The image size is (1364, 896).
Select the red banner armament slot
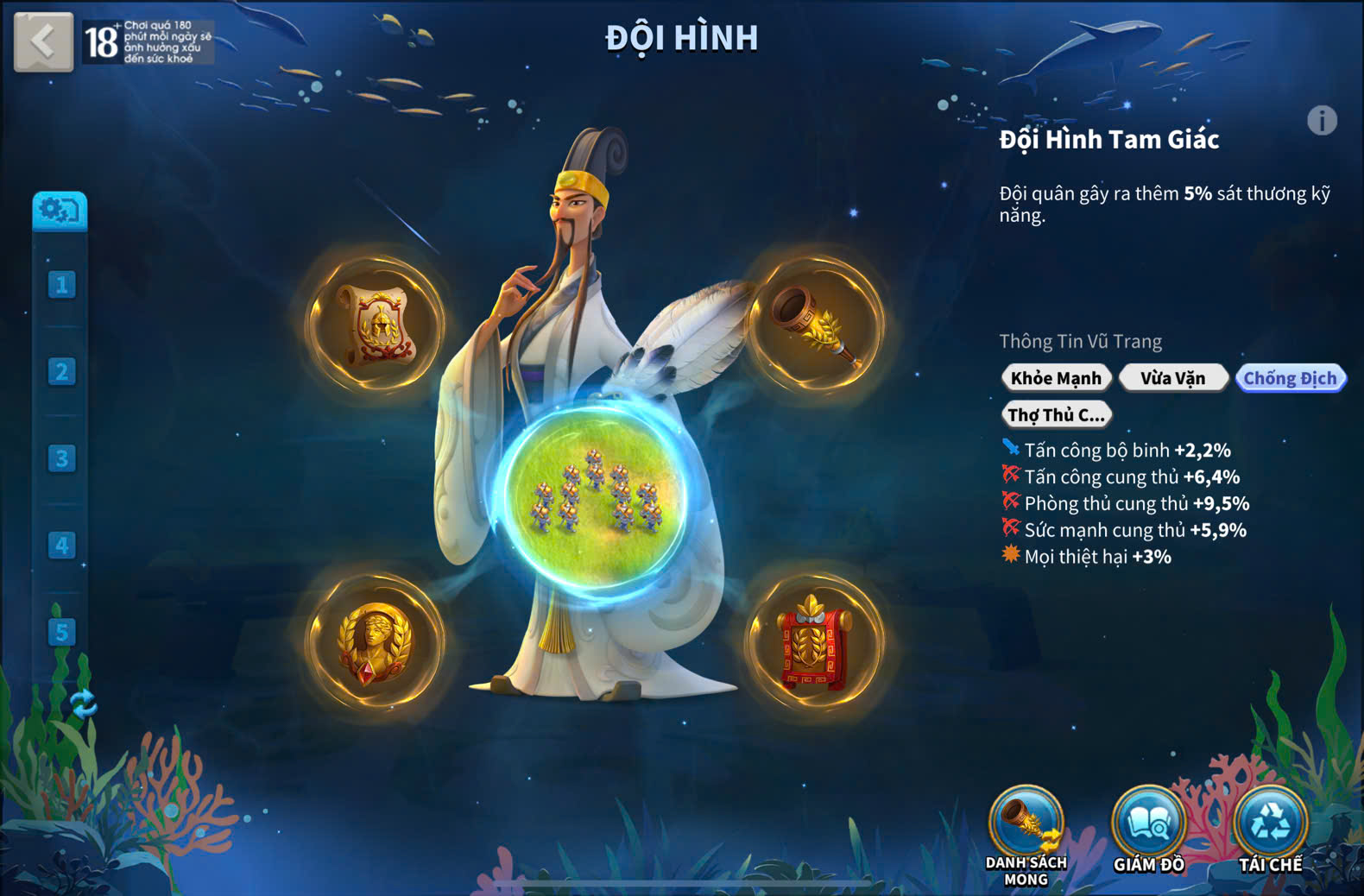point(815,641)
